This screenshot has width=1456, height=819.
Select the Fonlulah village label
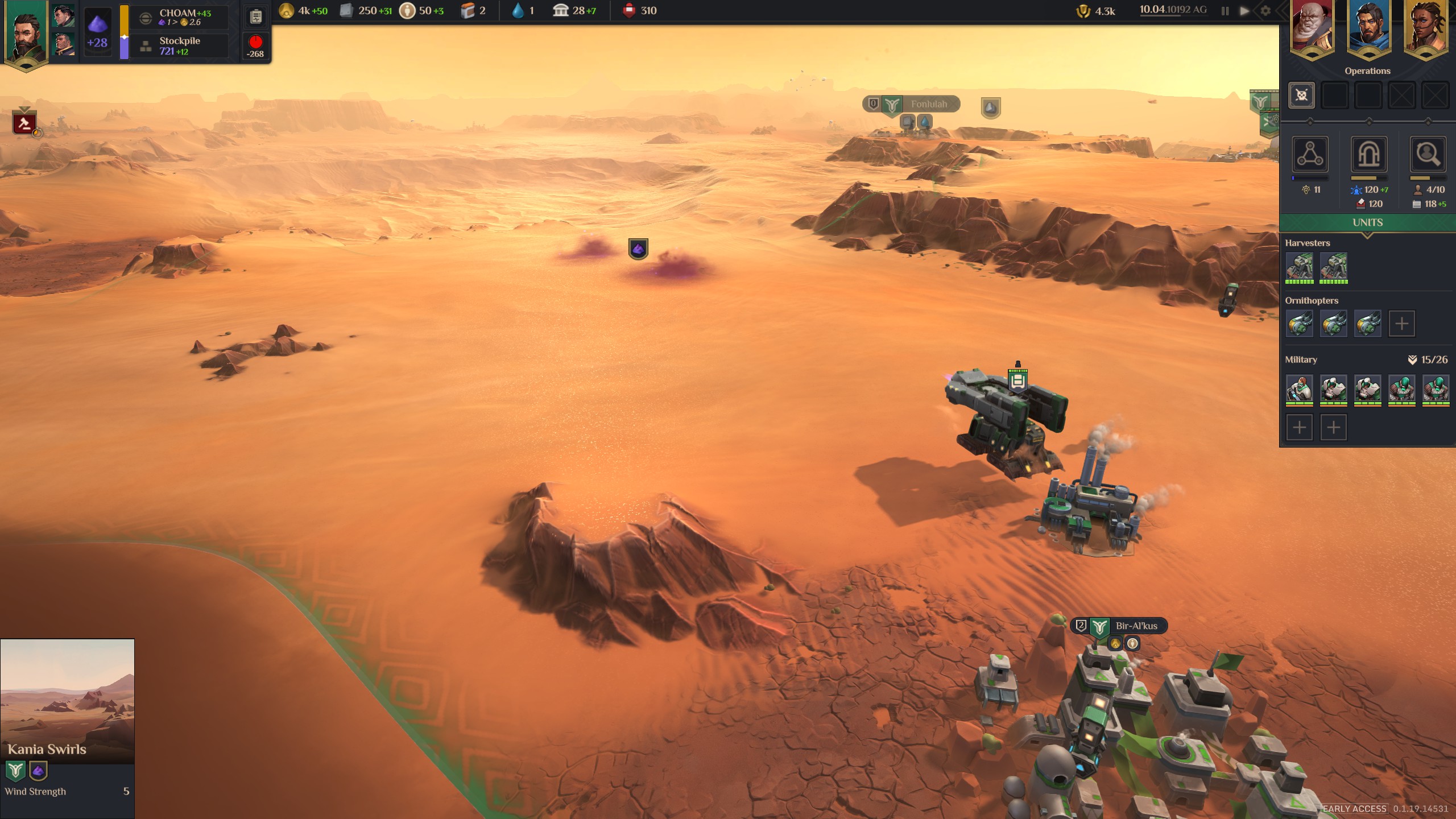[x=928, y=104]
